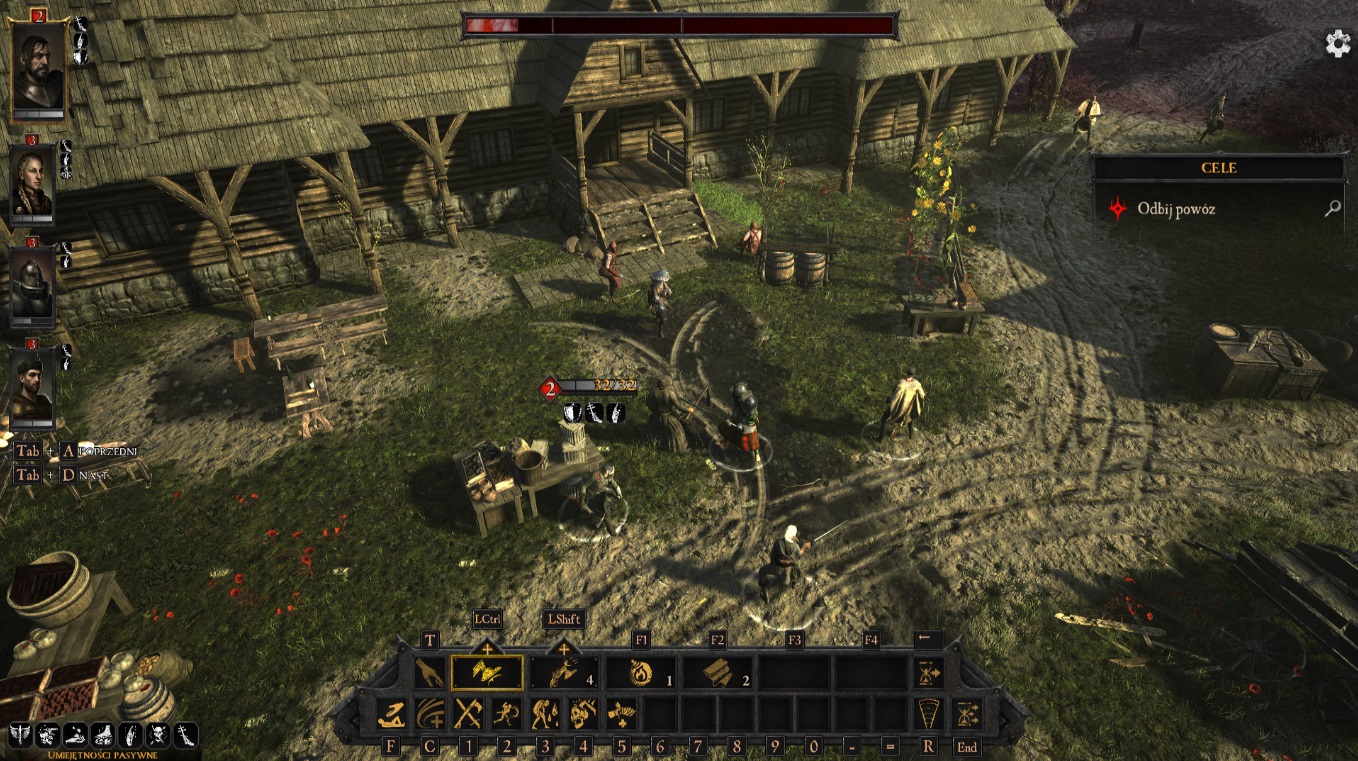Open settings via the gear icon
Screen dimensions: 1358x761
[1337, 43]
